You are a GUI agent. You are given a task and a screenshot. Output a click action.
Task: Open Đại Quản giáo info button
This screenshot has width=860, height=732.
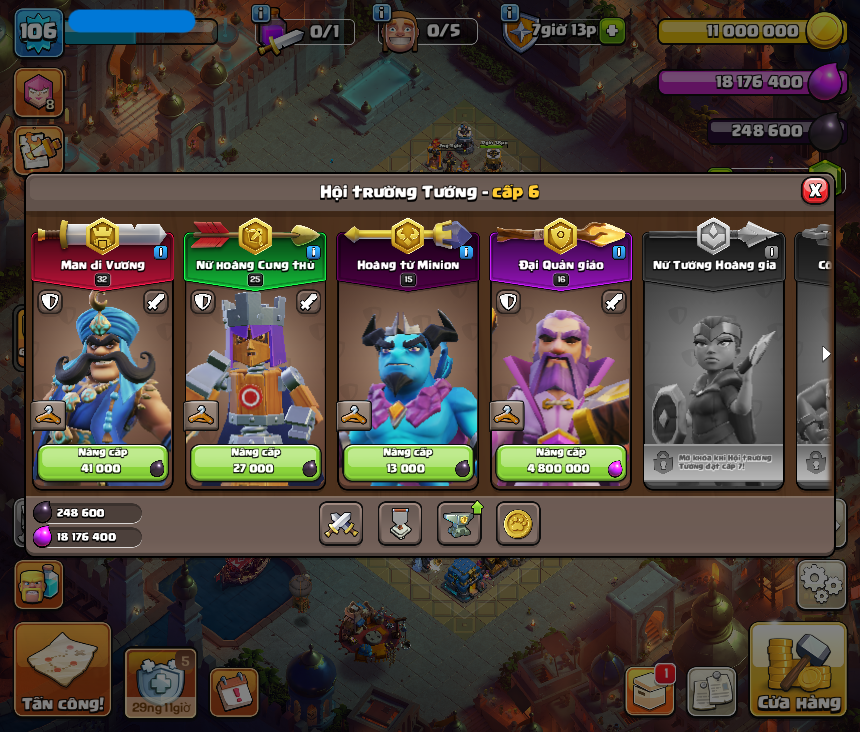pos(618,252)
